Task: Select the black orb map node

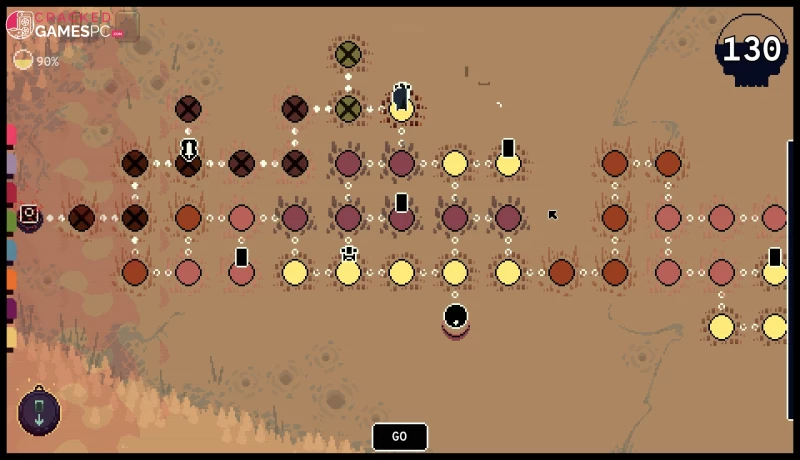Action: 456,319
